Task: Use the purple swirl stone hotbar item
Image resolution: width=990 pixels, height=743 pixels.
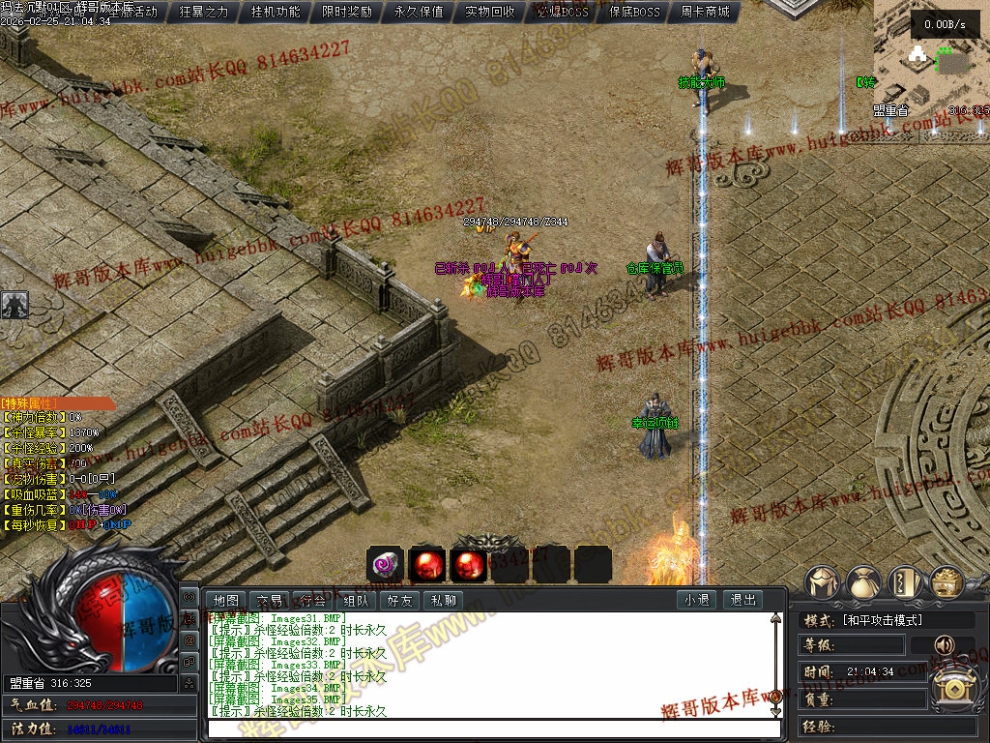Action: [x=384, y=565]
